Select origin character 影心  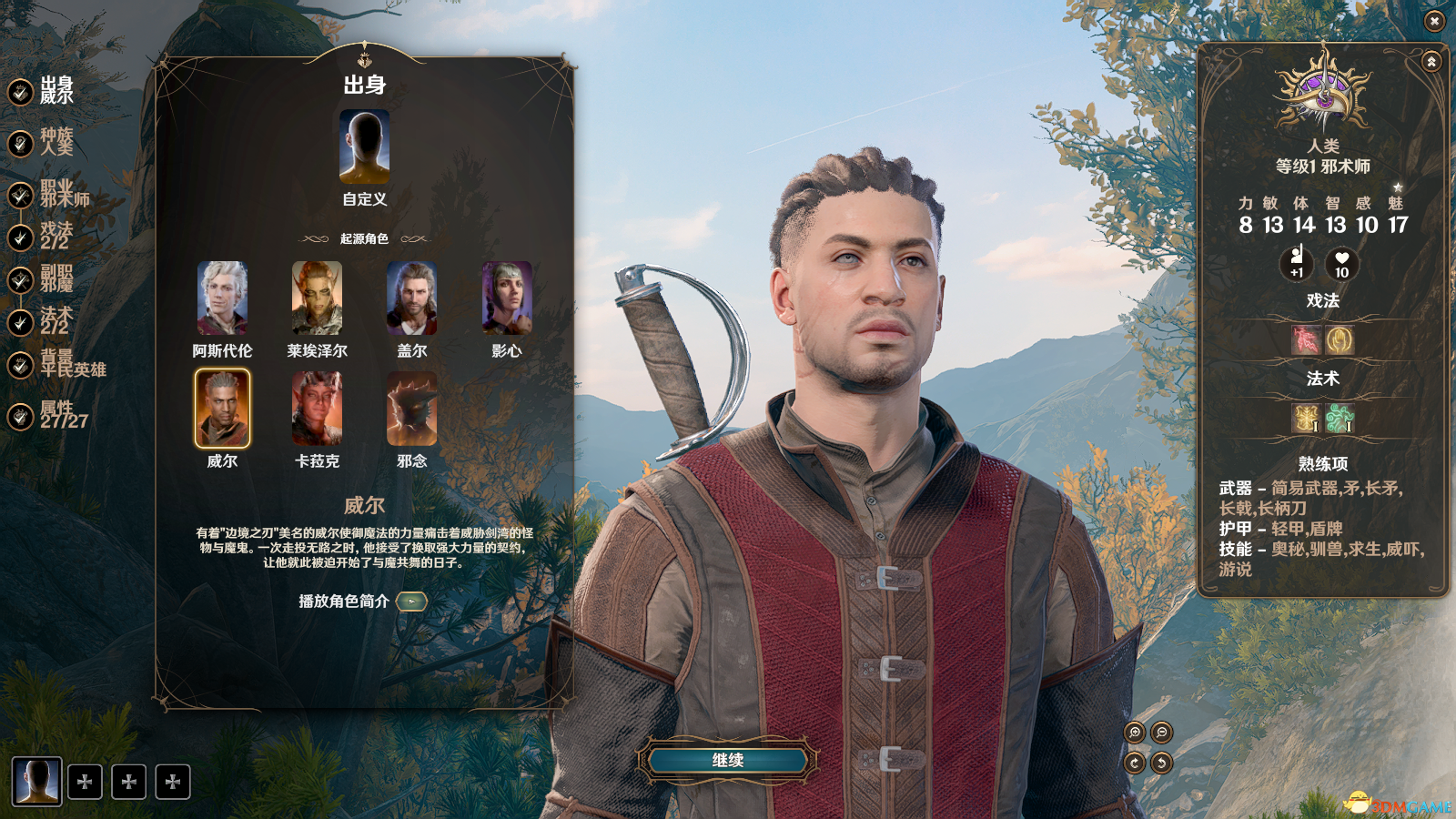coord(506,298)
